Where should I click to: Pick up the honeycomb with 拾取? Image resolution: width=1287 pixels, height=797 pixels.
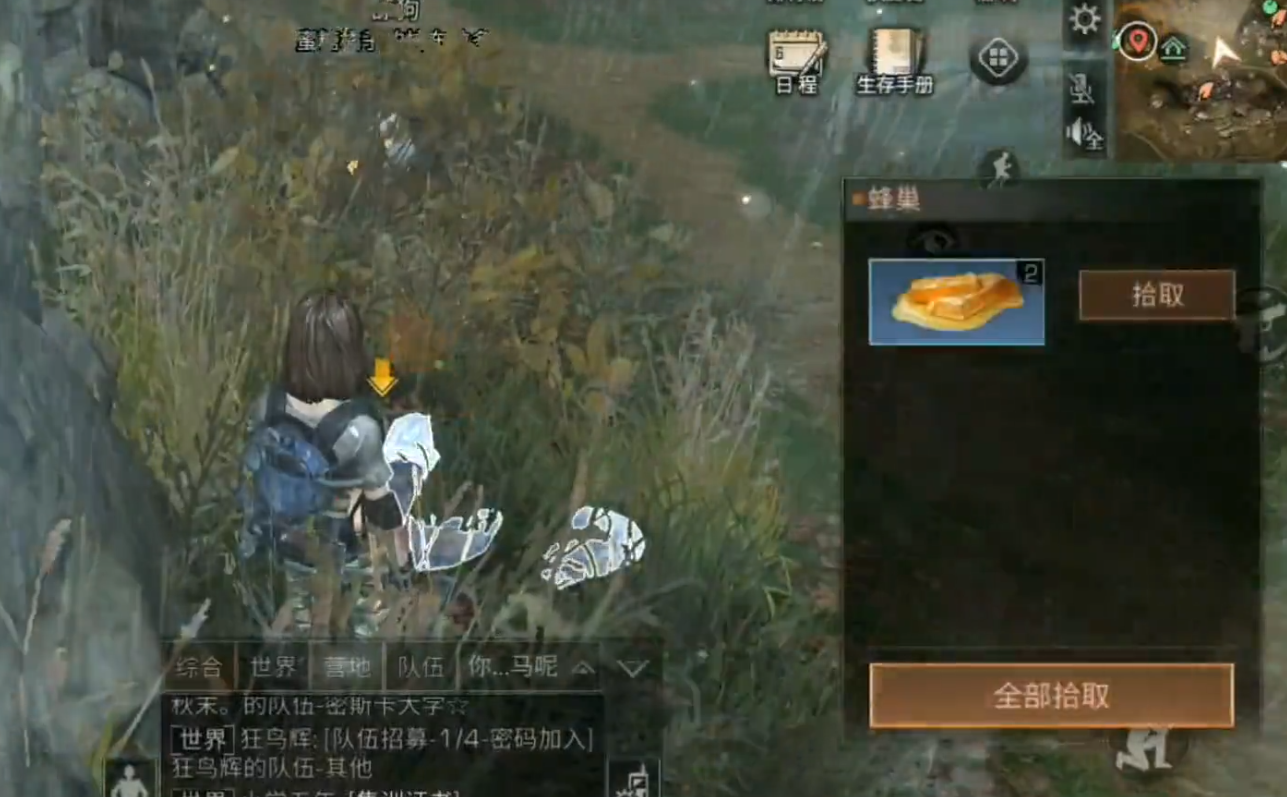(x=1156, y=295)
